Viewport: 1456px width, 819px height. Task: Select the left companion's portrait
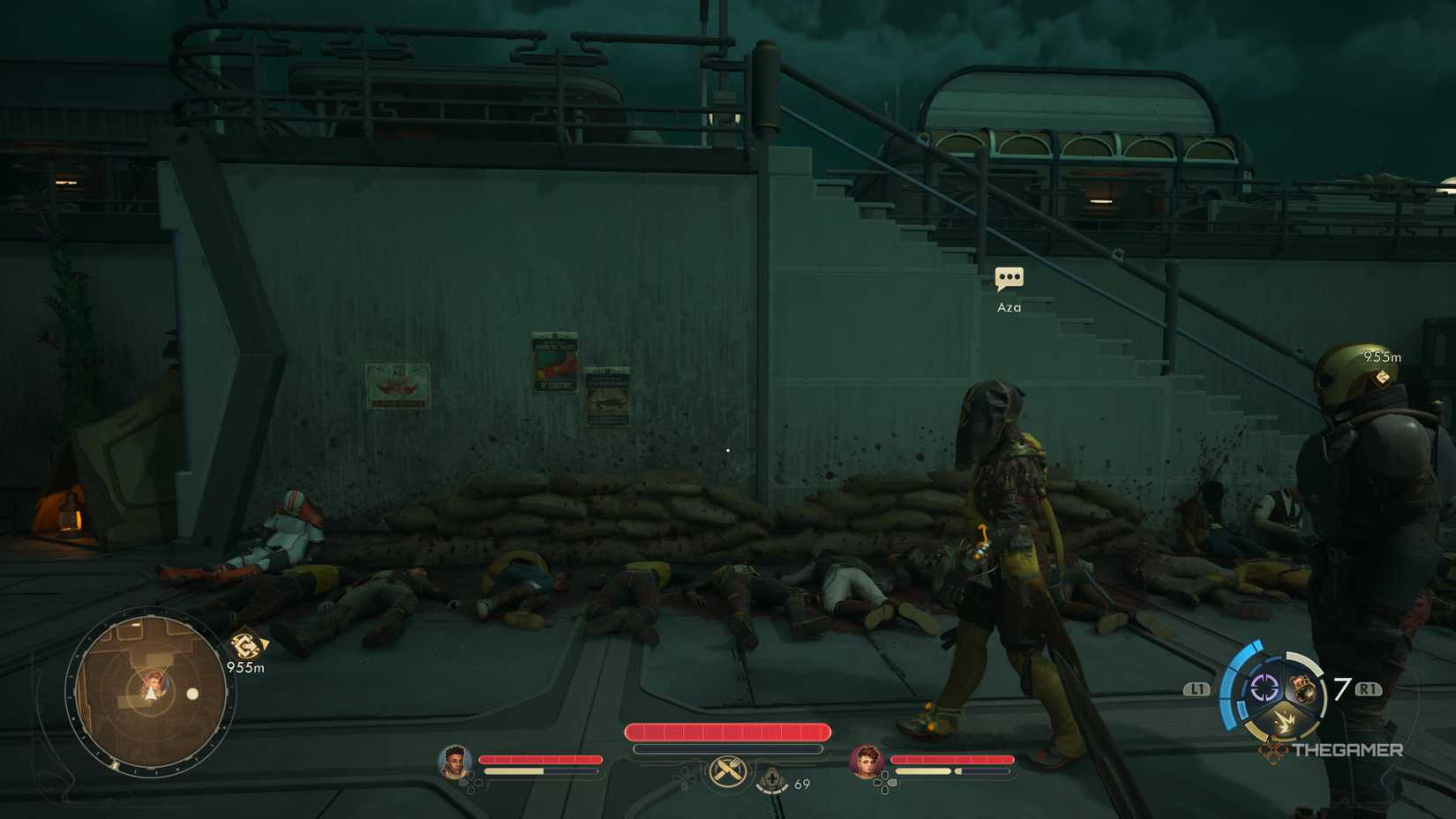coord(455,761)
